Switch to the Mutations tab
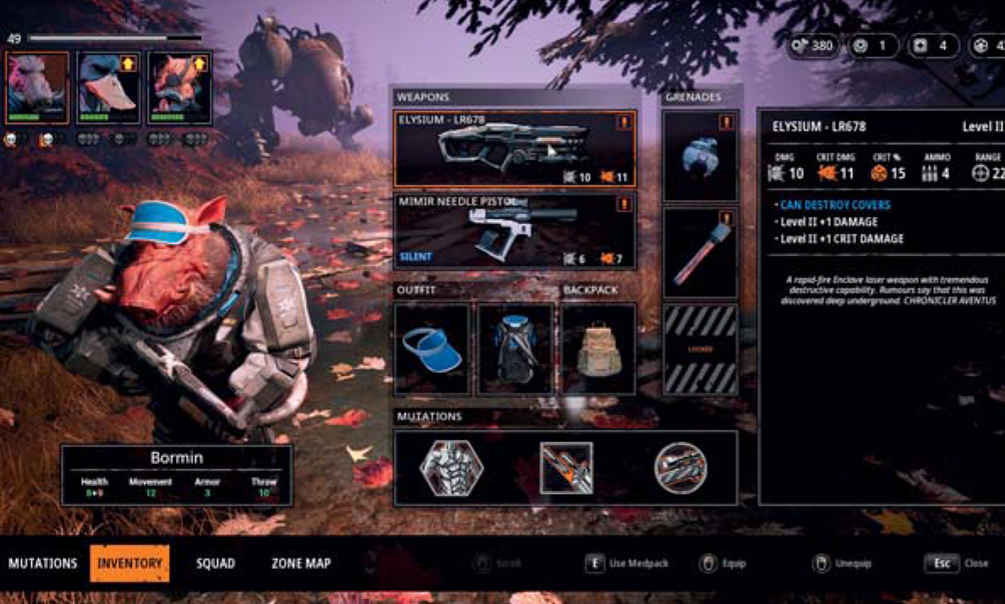Viewport: 1005px width, 604px height. pos(43,564)
